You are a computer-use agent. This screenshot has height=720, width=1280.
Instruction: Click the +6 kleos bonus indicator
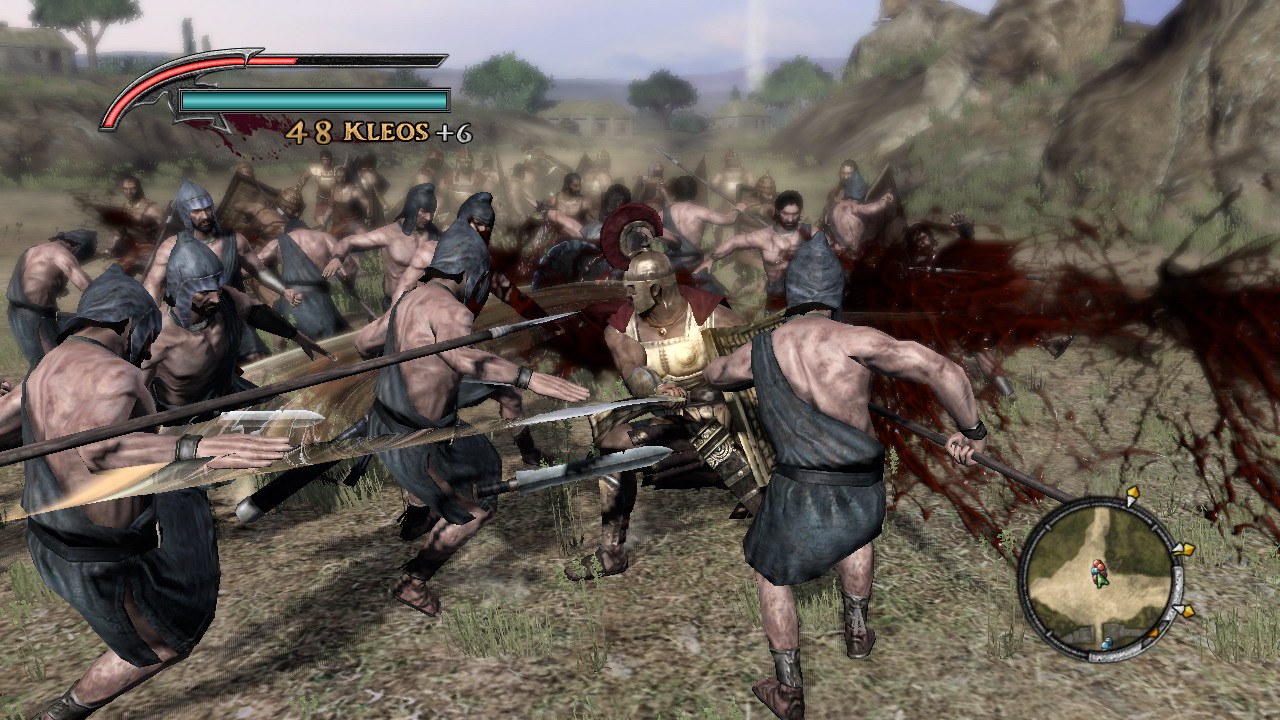455,133
